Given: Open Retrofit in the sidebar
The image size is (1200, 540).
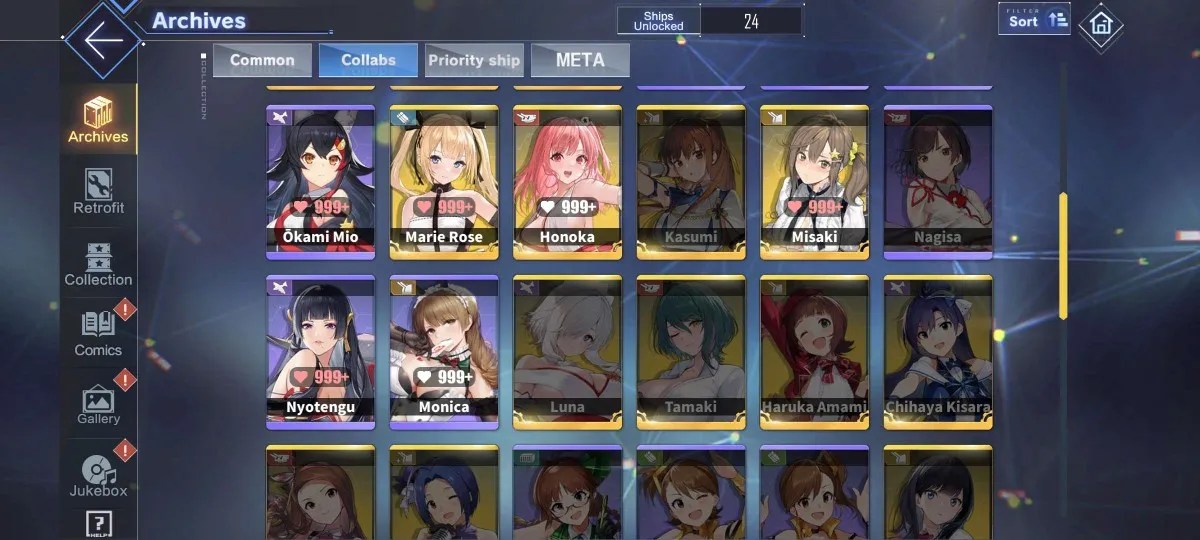Looking at the screenshot, I should [x=99, y=191].
